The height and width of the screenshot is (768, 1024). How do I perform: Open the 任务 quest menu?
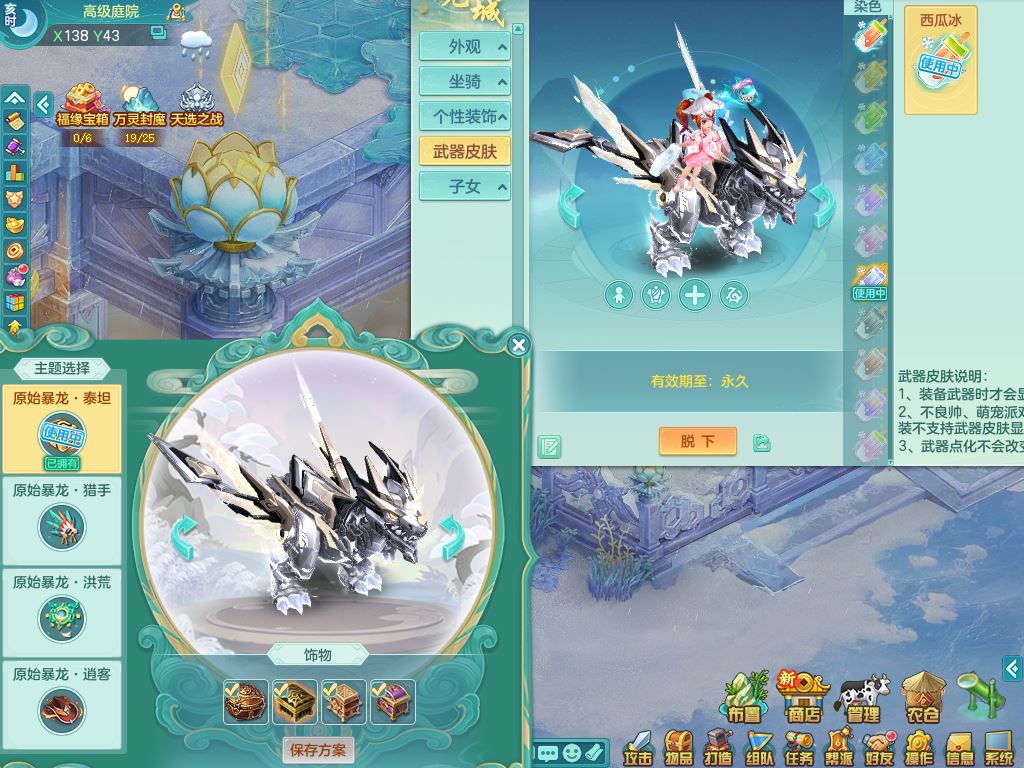coord(798,747)
